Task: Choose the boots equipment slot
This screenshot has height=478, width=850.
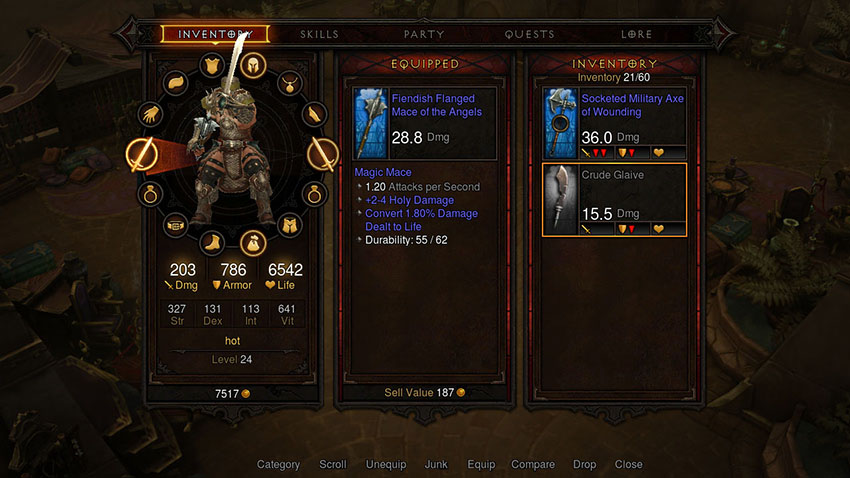Action: tap(212, 241)
